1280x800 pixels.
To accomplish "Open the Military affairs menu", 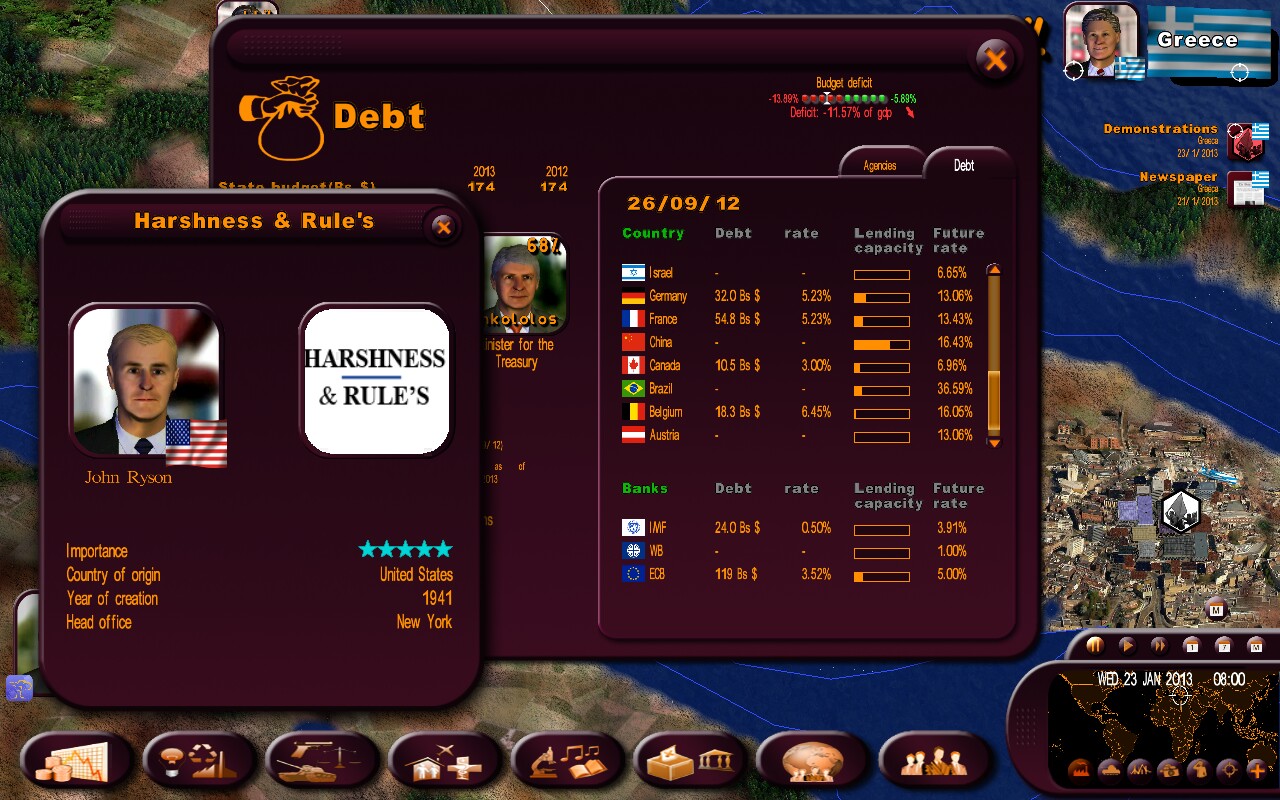I will (322, 762).
